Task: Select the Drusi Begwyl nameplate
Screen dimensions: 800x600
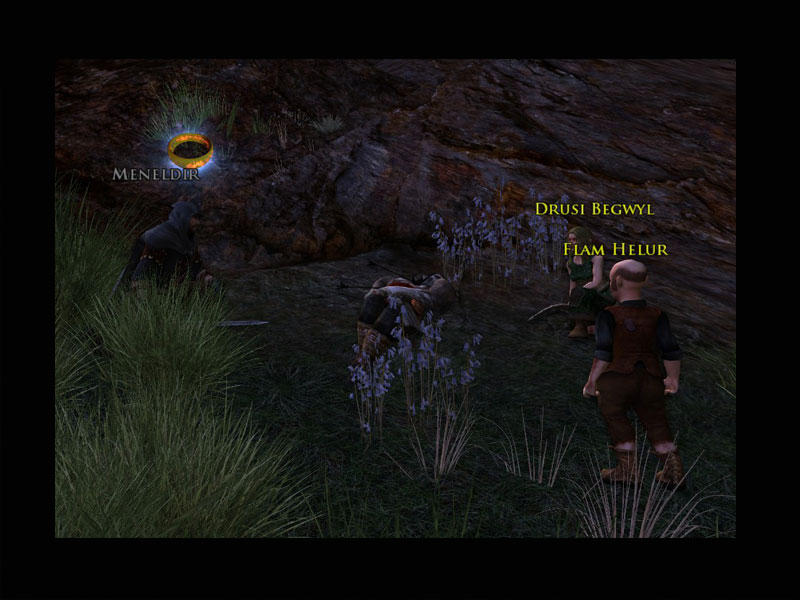Action: (x=594, y=209)
